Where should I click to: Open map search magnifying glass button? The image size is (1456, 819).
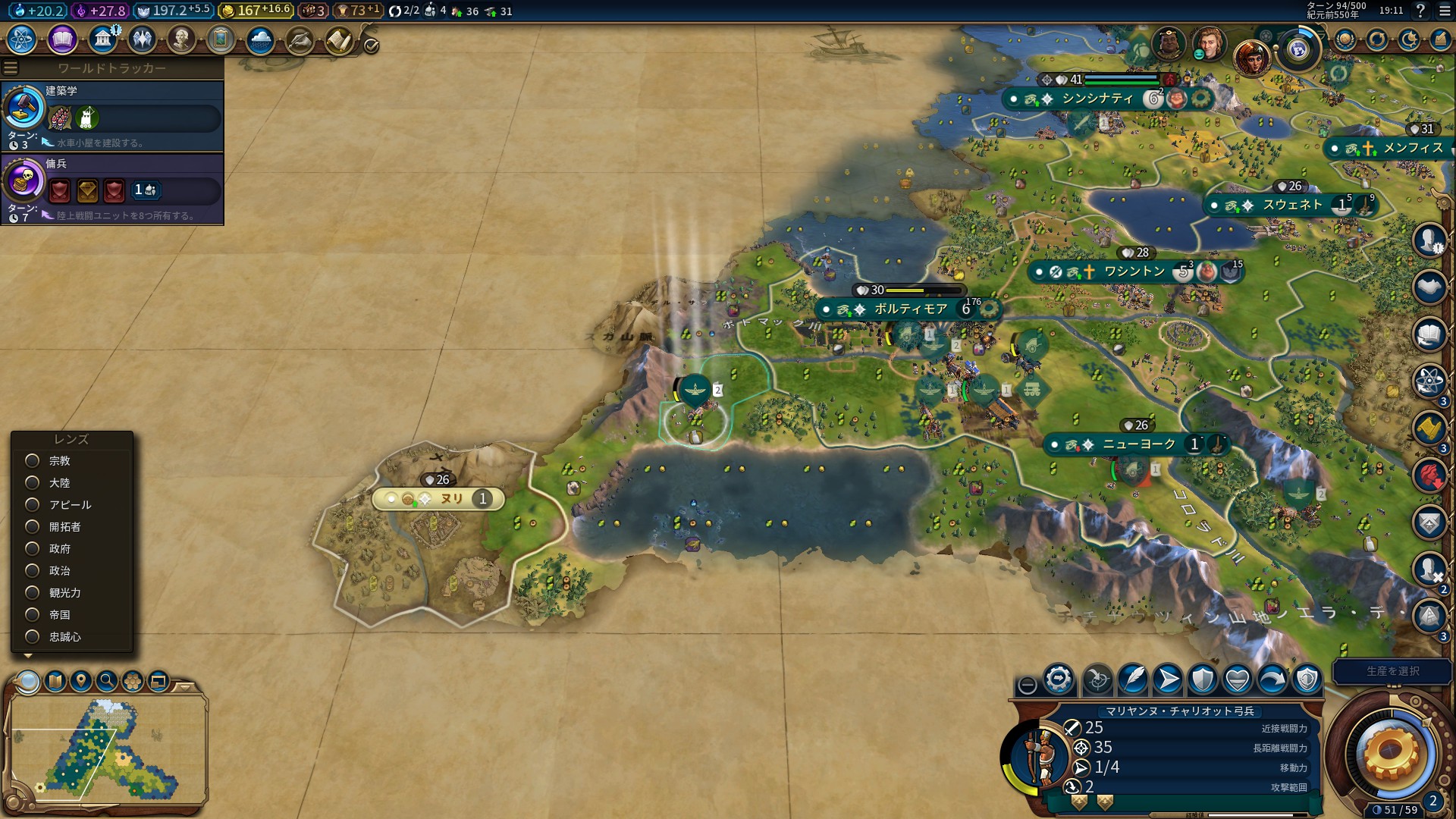pos(107,681)
